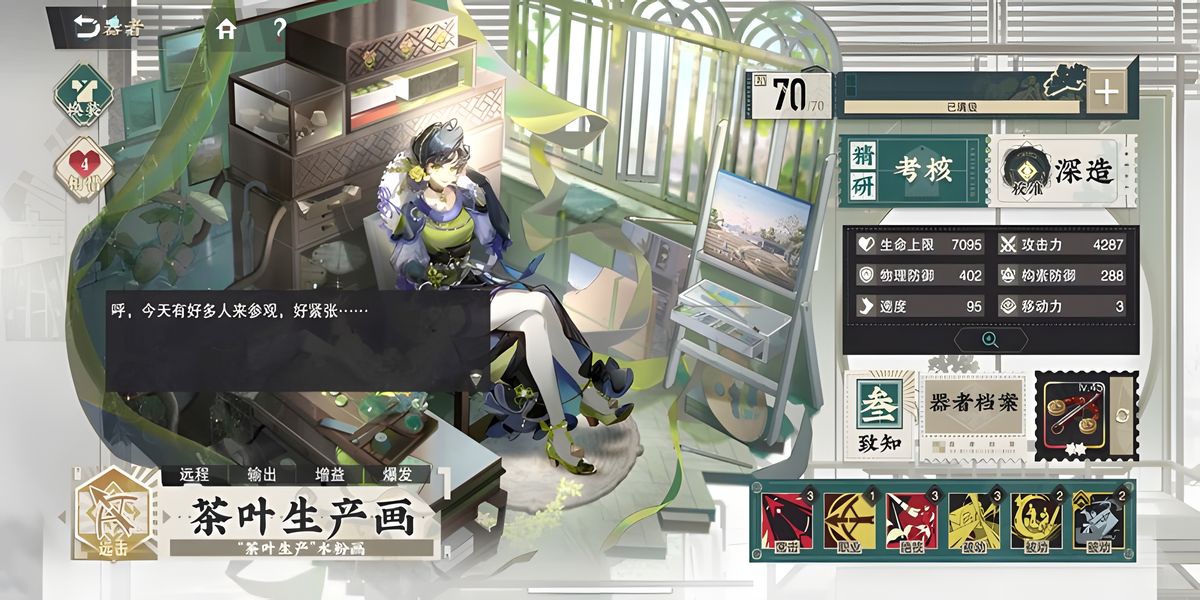
Task: Open the 深造 advancement panel
Action: coord(1063,170)
